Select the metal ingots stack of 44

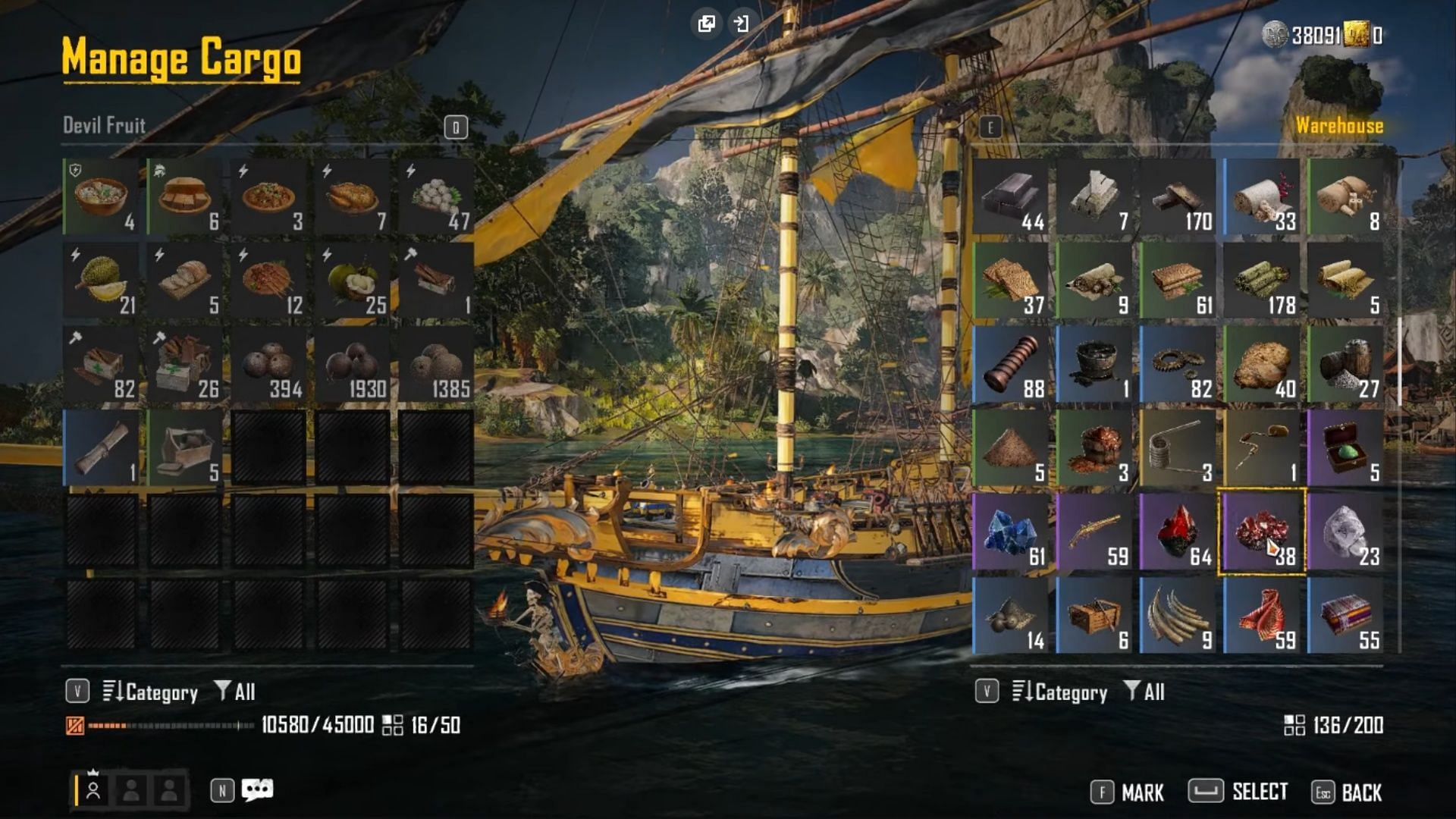[1011, 197]
